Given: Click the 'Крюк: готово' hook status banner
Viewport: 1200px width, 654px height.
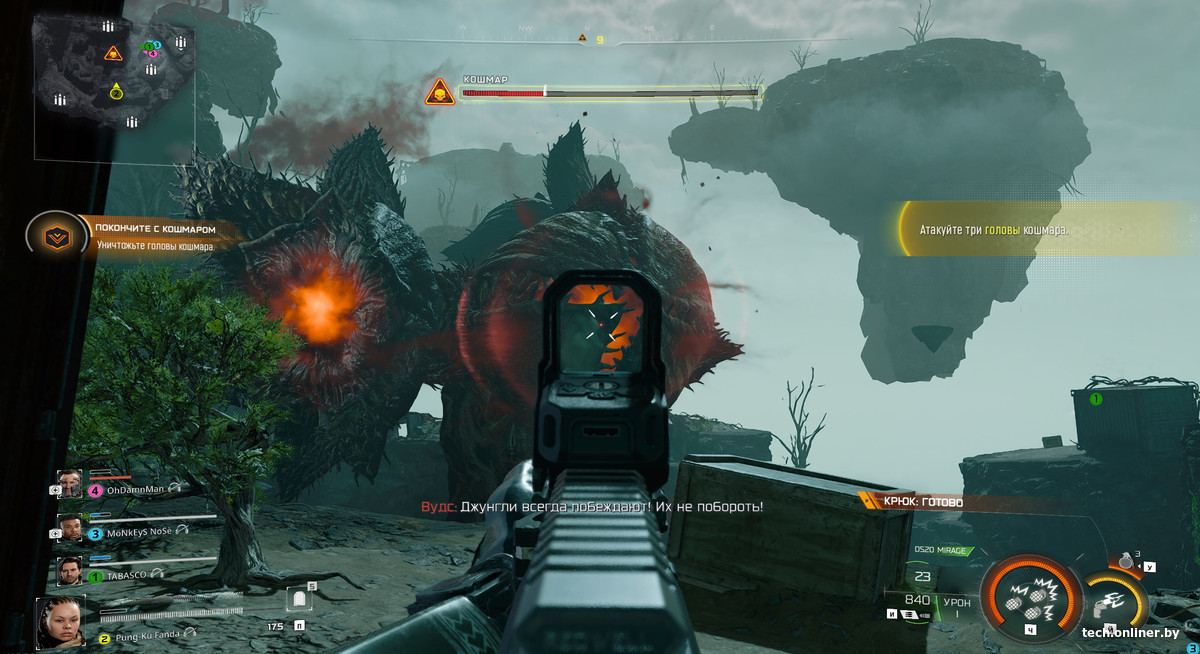Looking at the screenshot, I should (922, 502).
